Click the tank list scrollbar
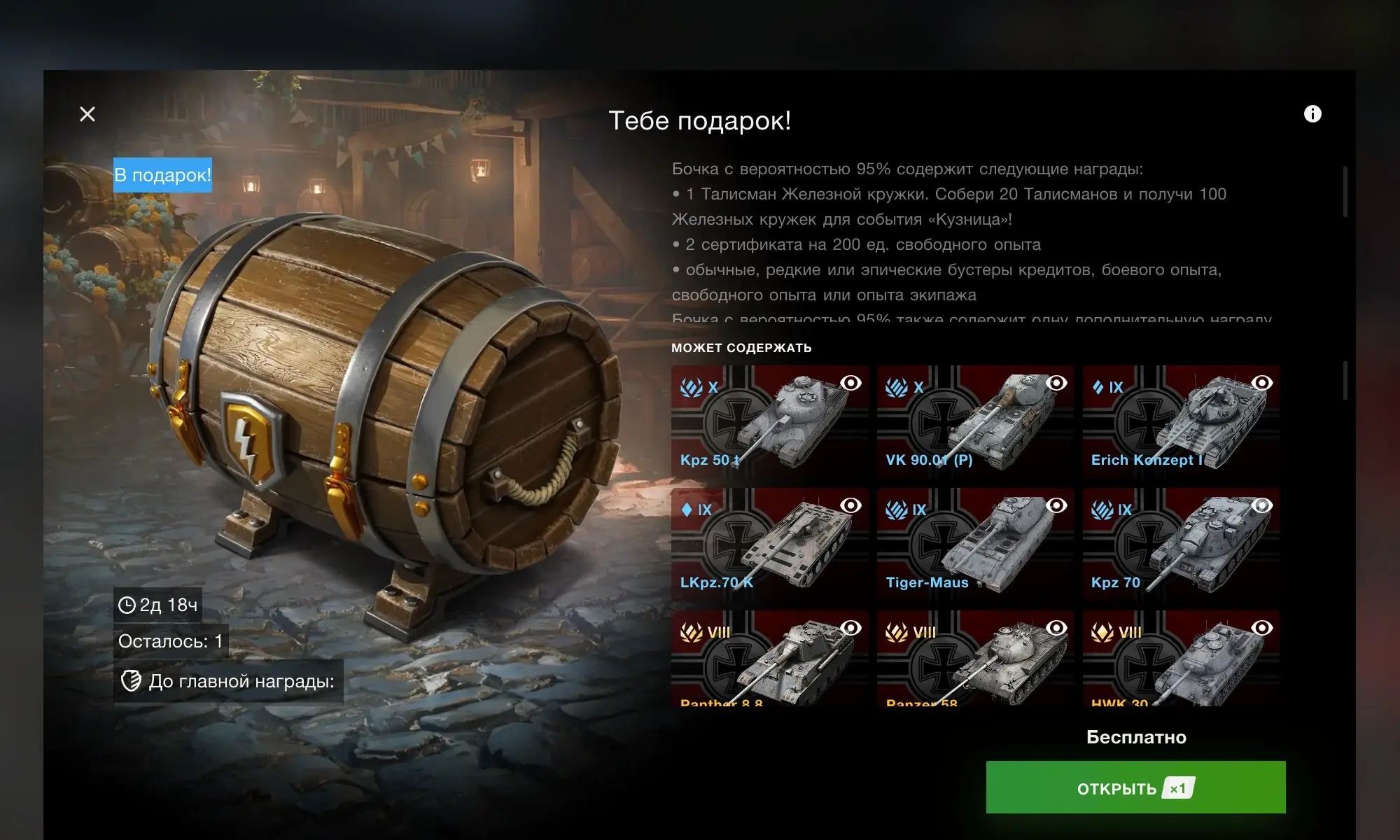 (x=1345, y=381)
